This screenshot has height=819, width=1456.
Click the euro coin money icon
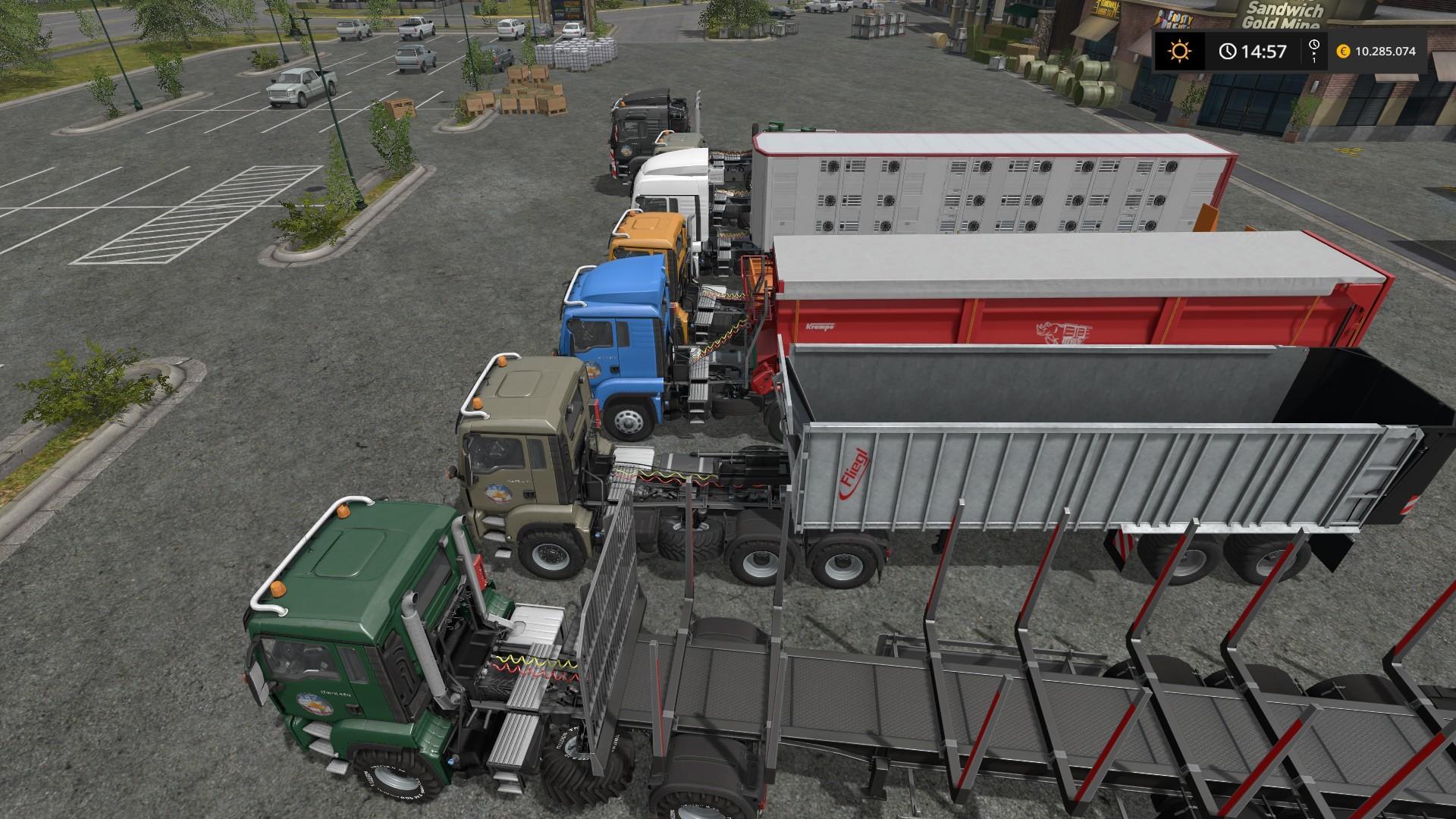click(1343, 52)
